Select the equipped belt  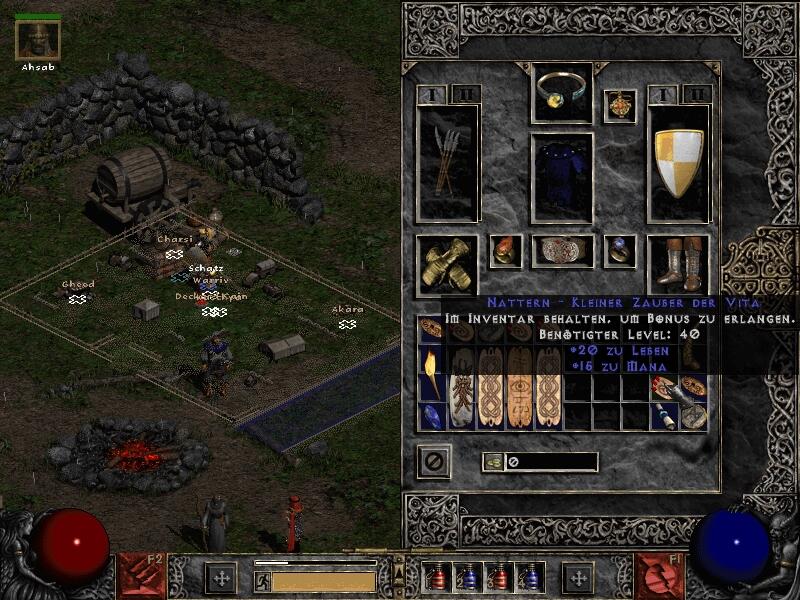[561, 251]
